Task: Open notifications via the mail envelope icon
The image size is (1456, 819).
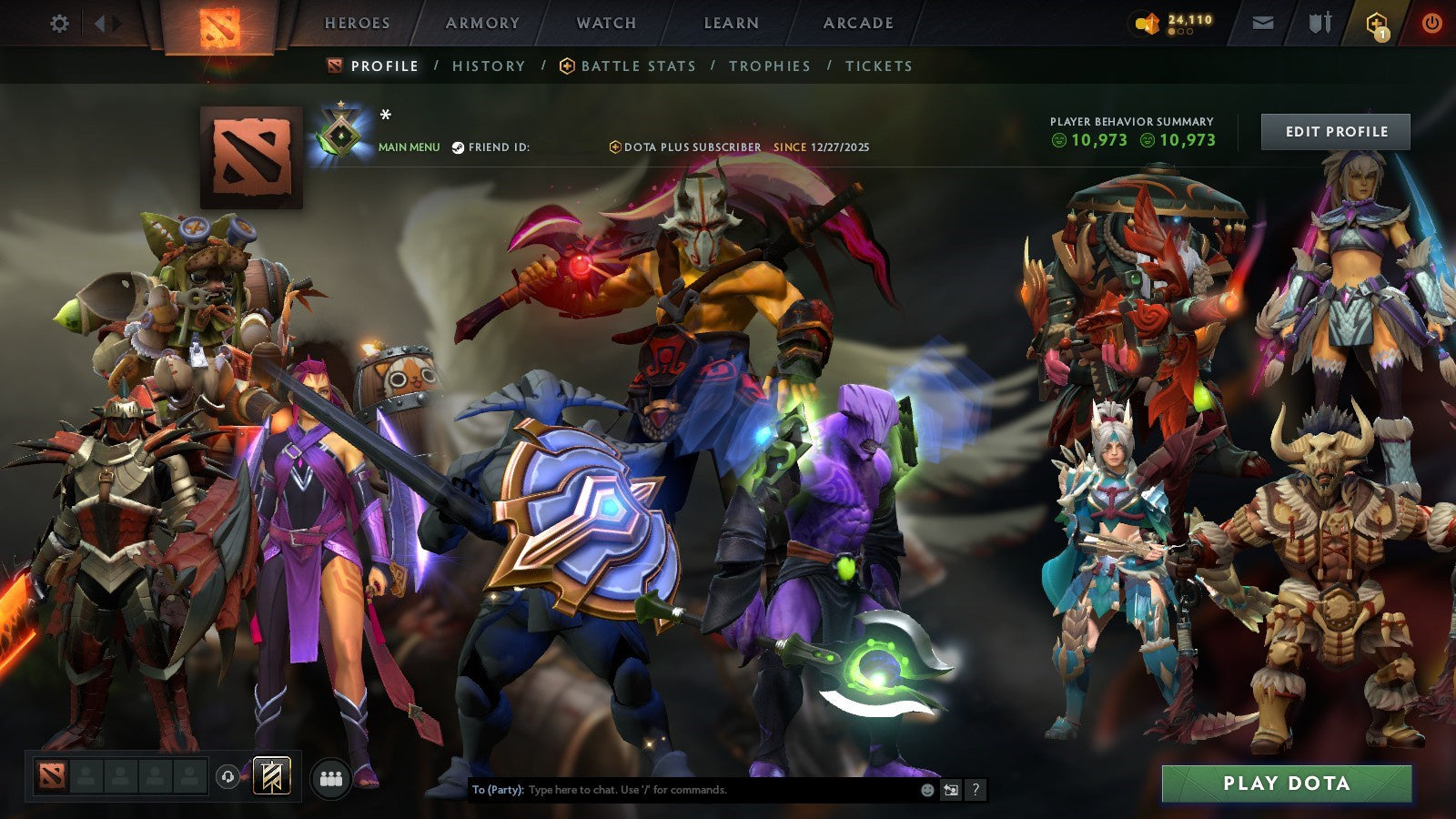Action: click(x=1261, y=24)
